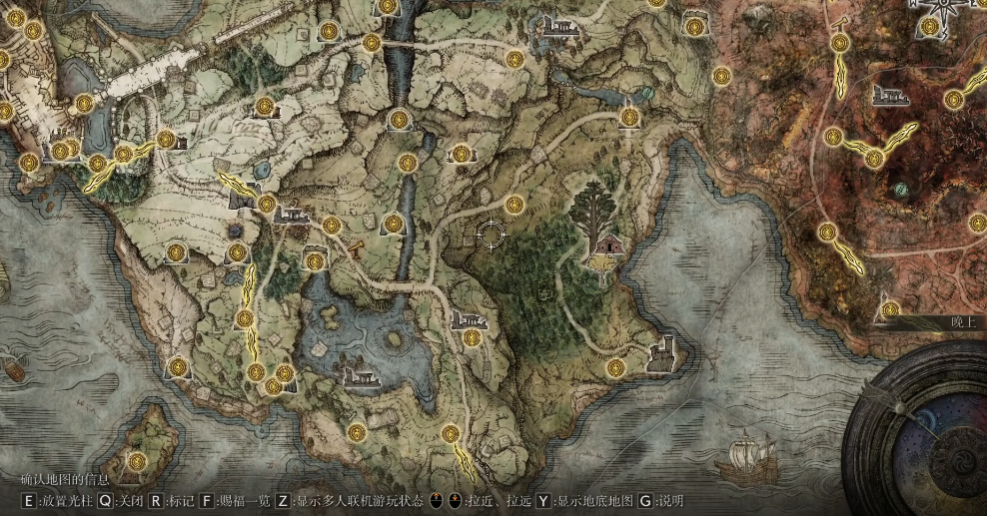987x516 pixels.
Task: Choose the teal round marker in the red region
Action: (x=901, y=188)
